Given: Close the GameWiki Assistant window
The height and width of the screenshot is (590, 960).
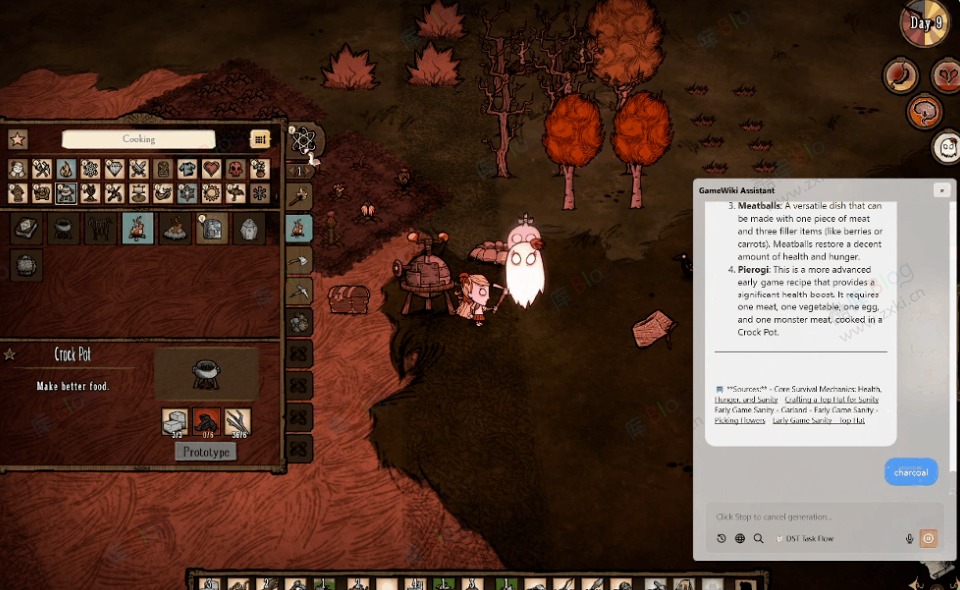Looking at the screenshot, I should [941, 190].
